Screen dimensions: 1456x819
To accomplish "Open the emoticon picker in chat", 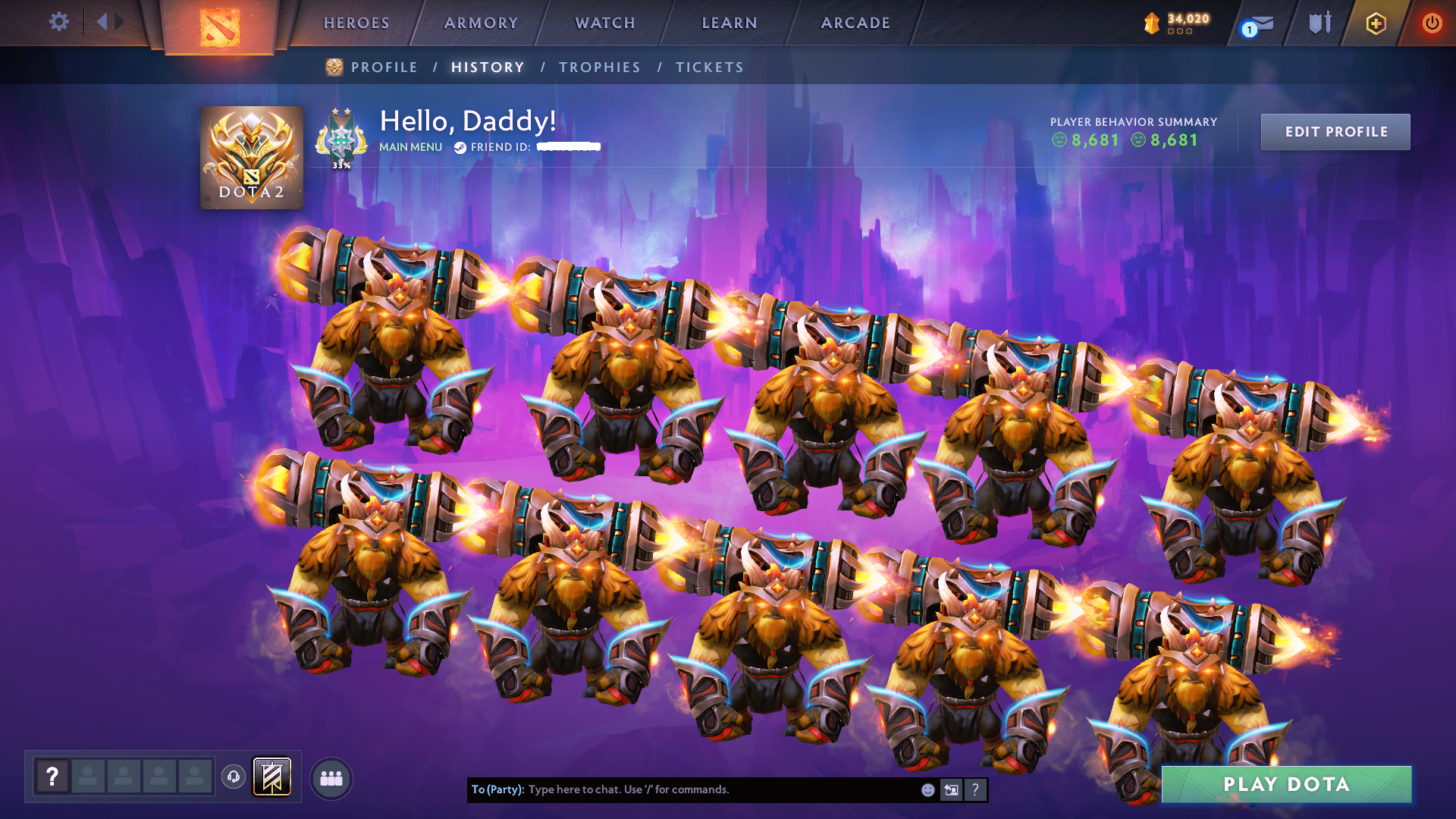I will point(927,789).
